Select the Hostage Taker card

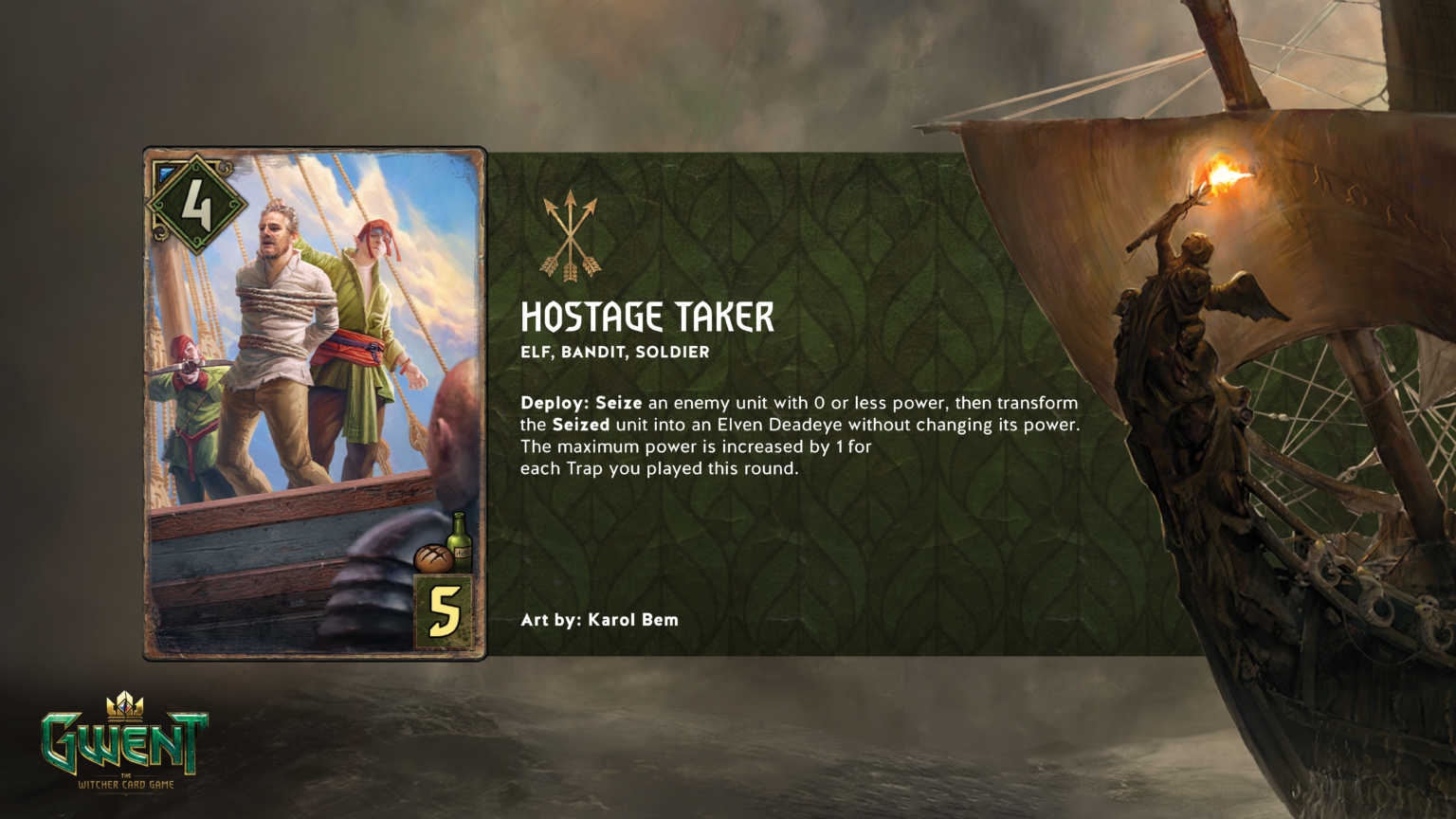[315, 403]
